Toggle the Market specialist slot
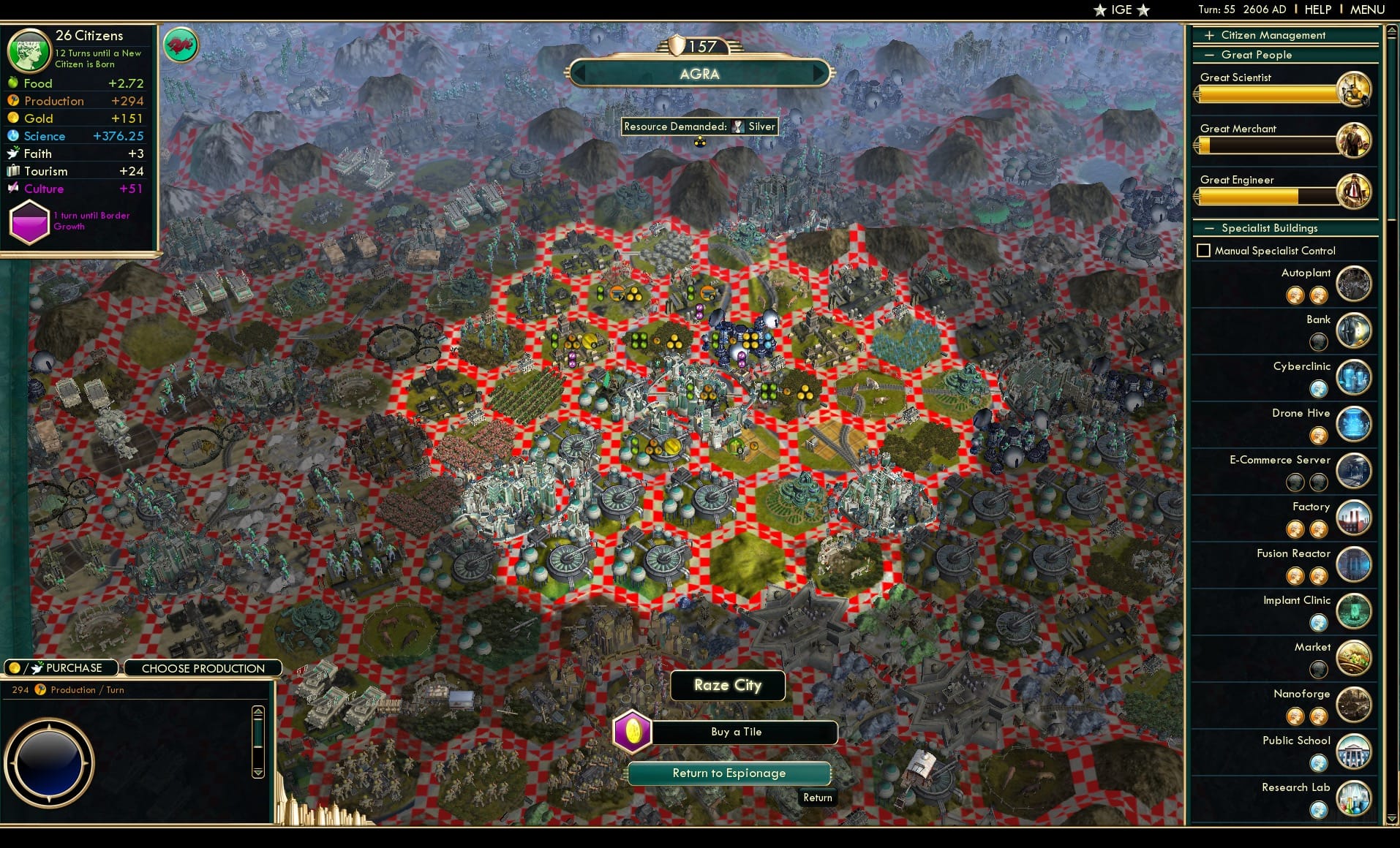Image resolution: width=1400 pixels, height=848 pixels. [x=1319, y=670]
